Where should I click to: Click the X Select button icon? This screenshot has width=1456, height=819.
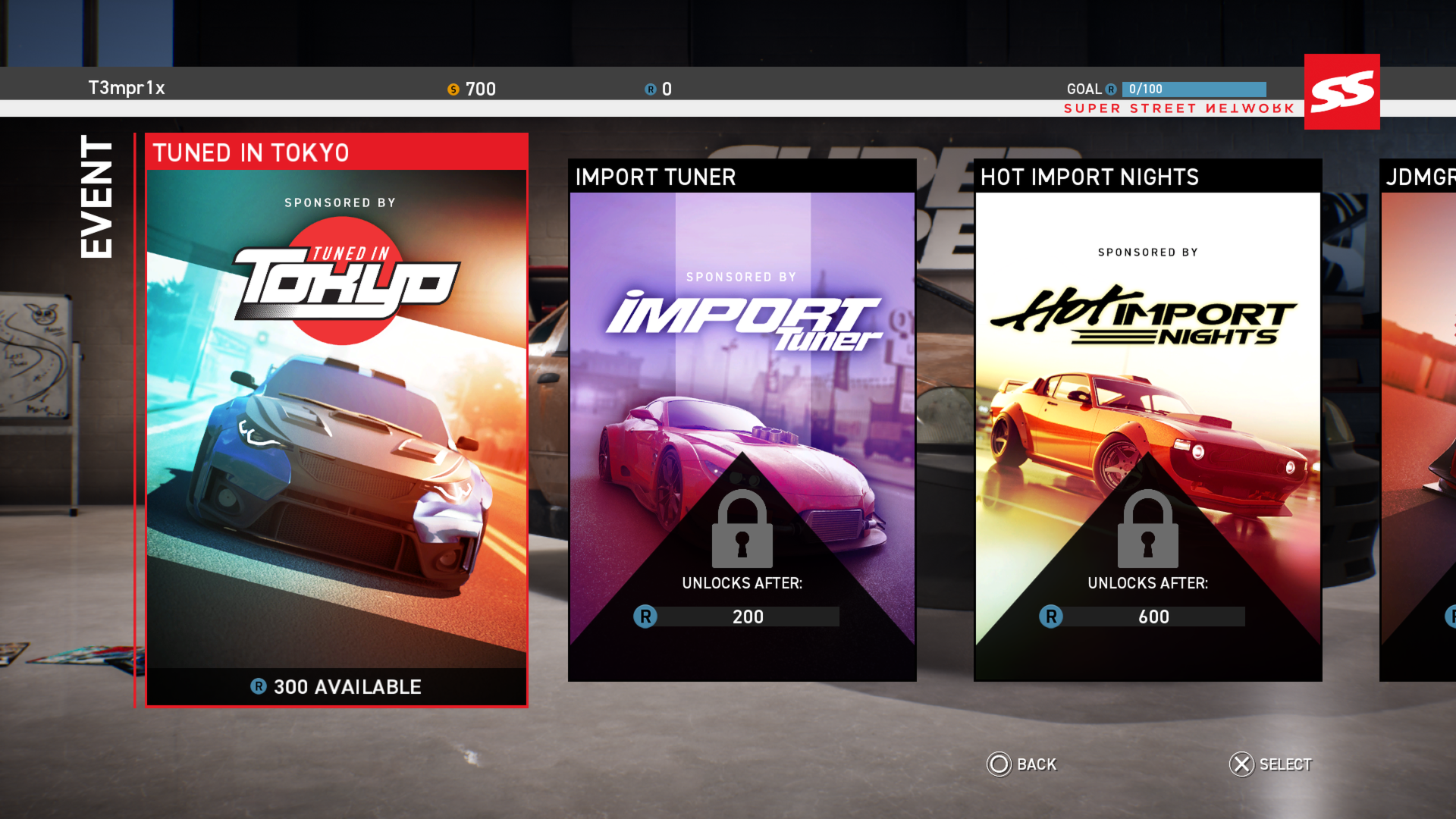[1241, 764]
